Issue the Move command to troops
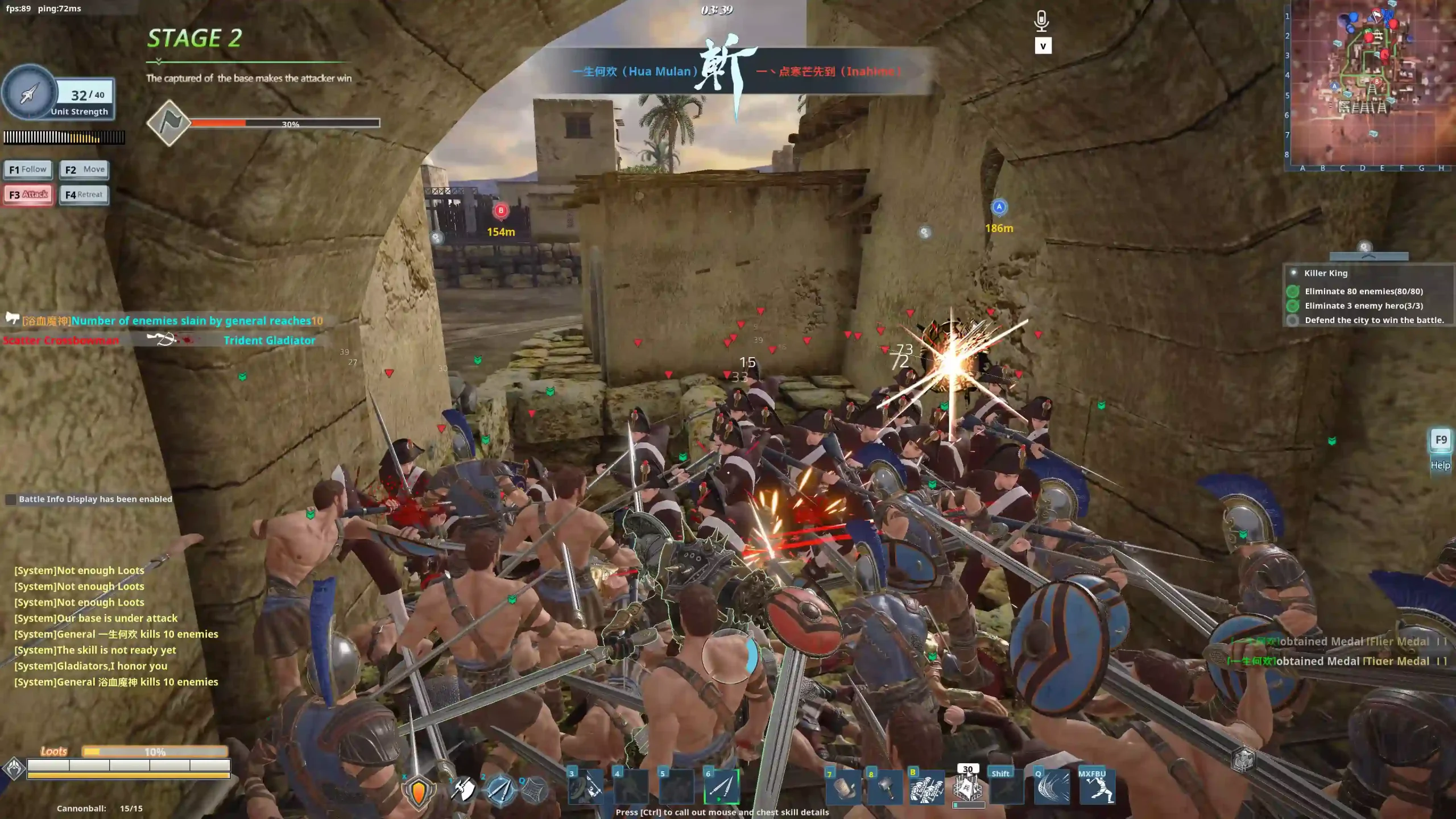The width and height of the screenshot is (1456, 819). 84,169
